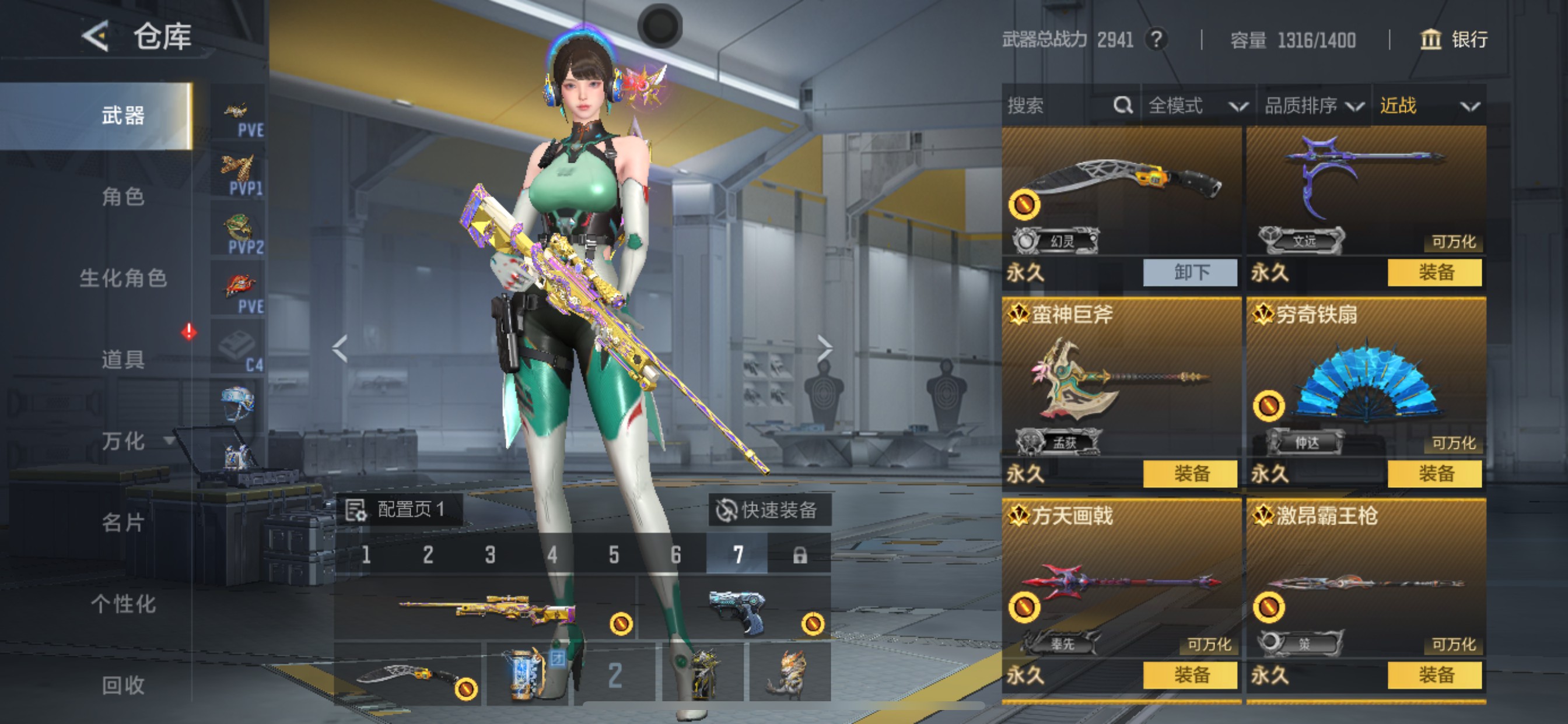1568x724 pixels.
Task: Open the 近战 weapon type dropdown
Action: tap(1428, 106)
